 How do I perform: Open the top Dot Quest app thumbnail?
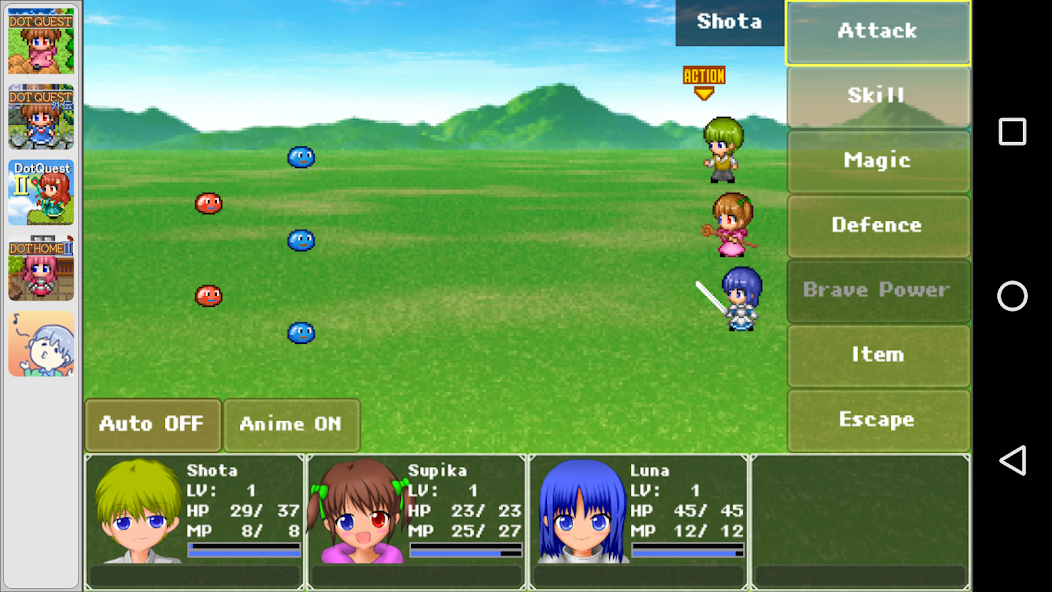click(x=41, y=41)
